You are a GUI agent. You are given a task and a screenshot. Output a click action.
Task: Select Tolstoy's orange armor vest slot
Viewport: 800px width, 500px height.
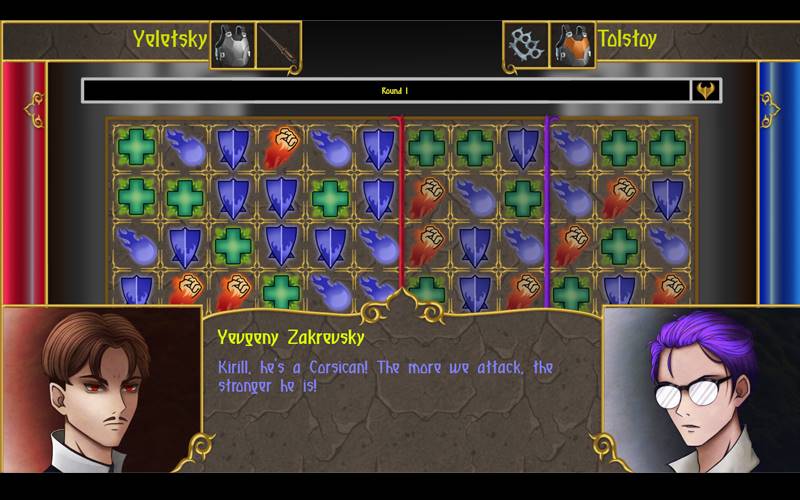click(x=571, y=45)
